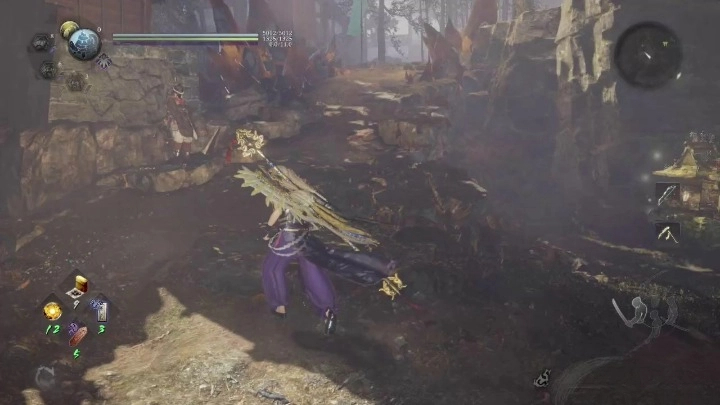Select the small yellow orb beside the spirit

[68, 29]
